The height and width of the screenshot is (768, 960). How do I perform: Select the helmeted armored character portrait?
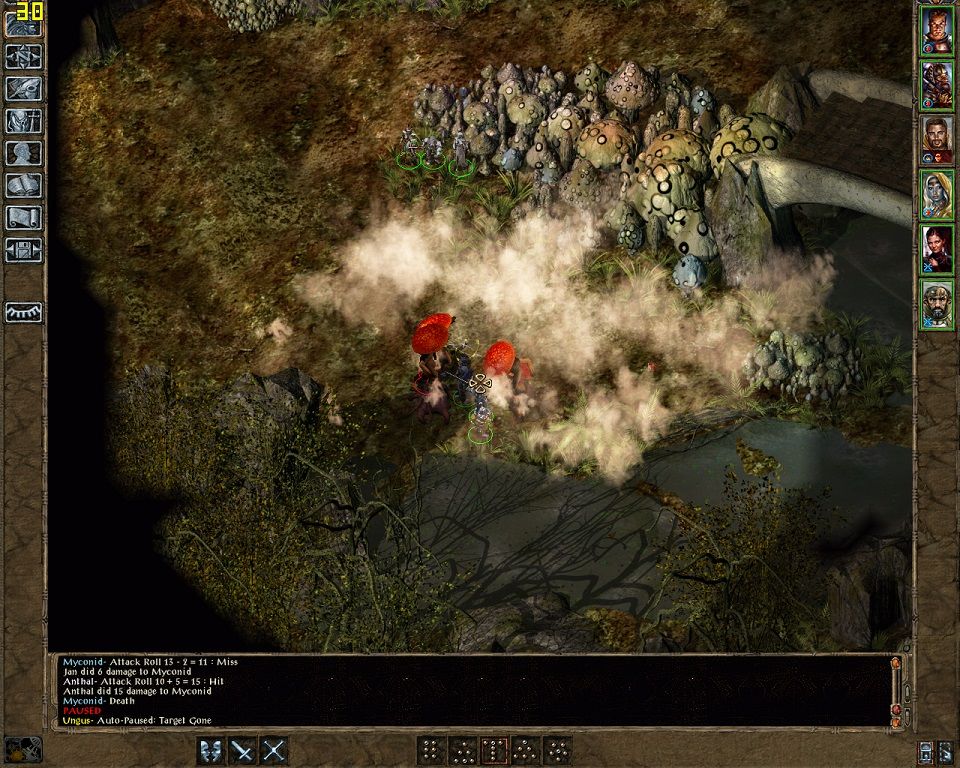point(937,85)
